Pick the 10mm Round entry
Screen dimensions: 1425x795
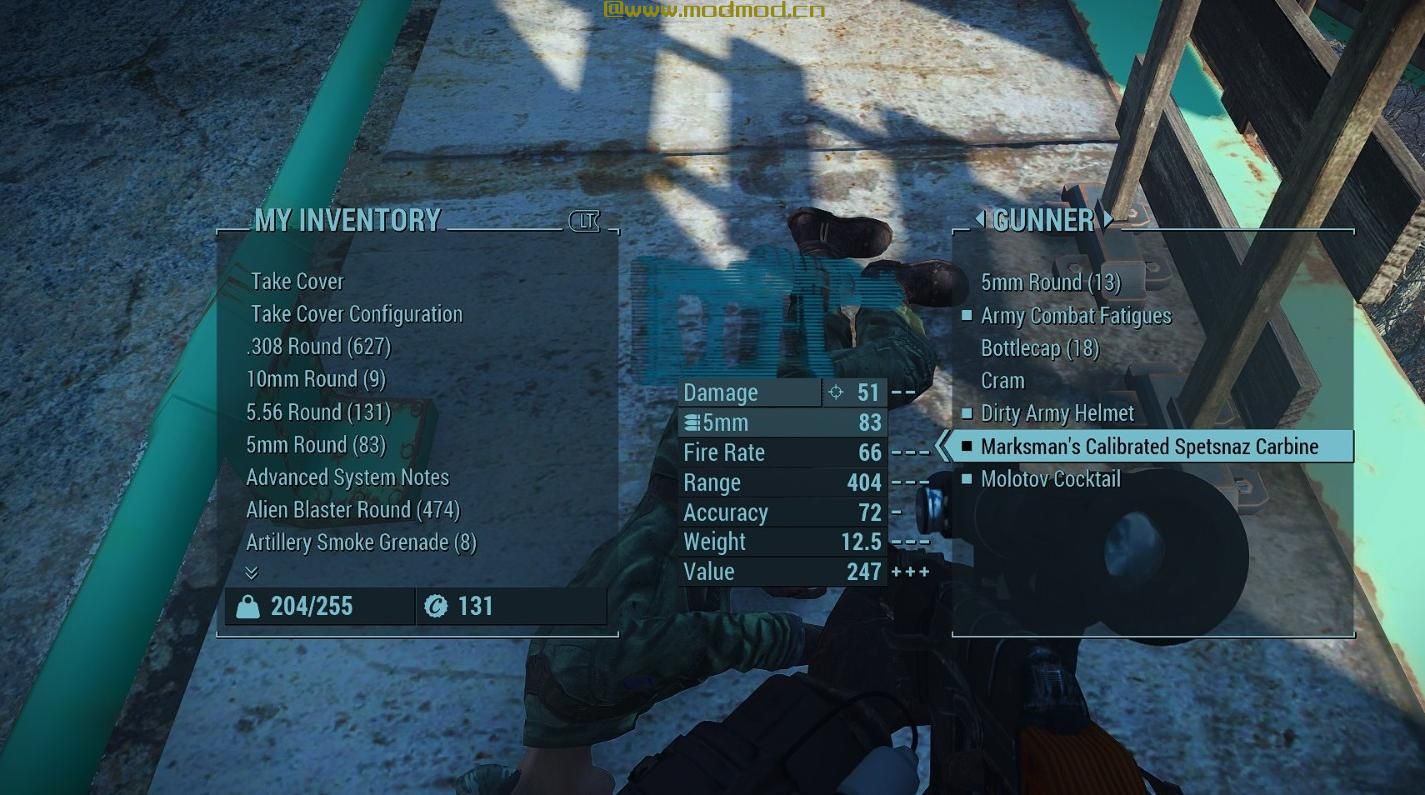coord(315,379)
